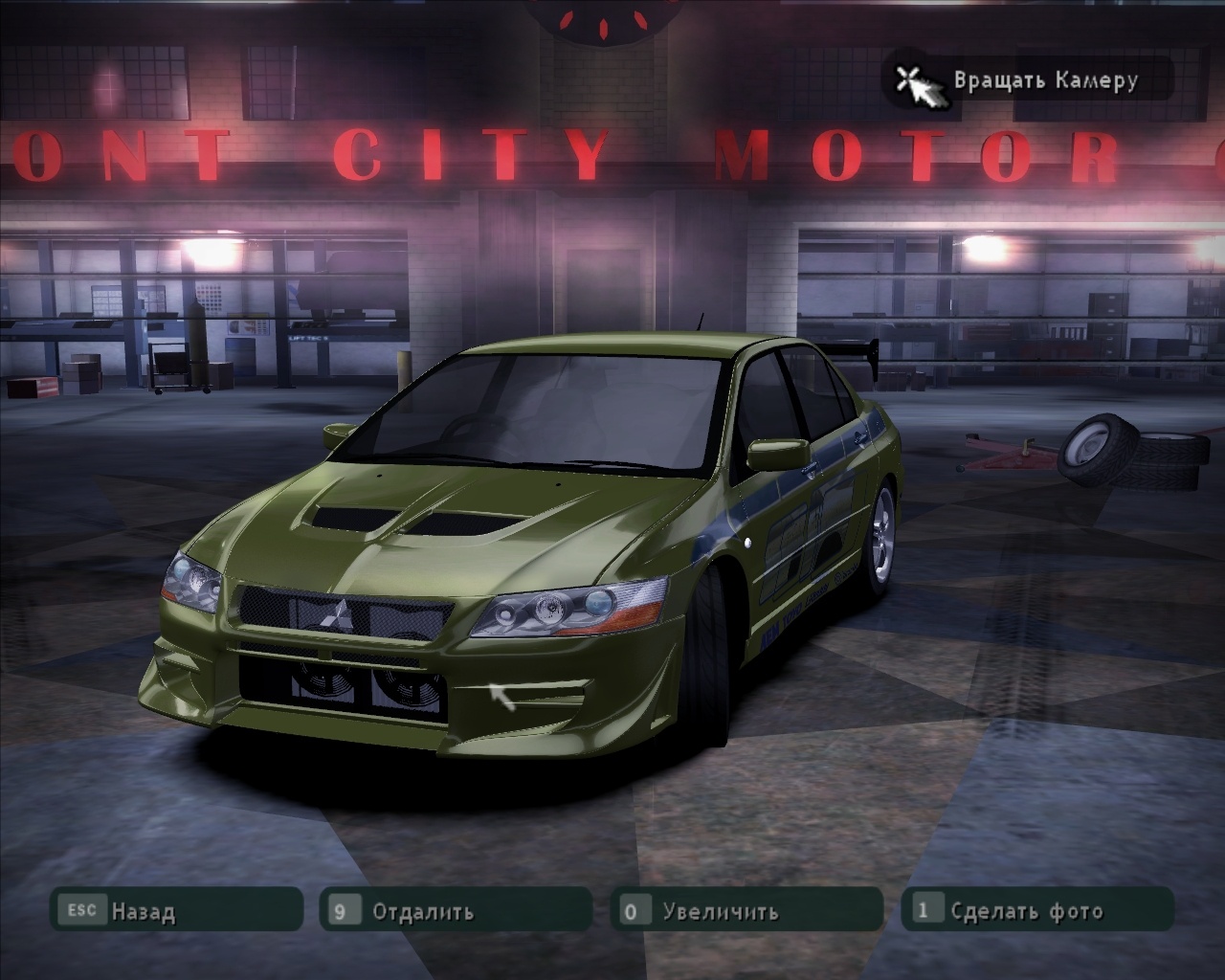Viewport: 1225px width, 980px height.
Task: Zoom out using the Отдалить button
Action: 457,910
